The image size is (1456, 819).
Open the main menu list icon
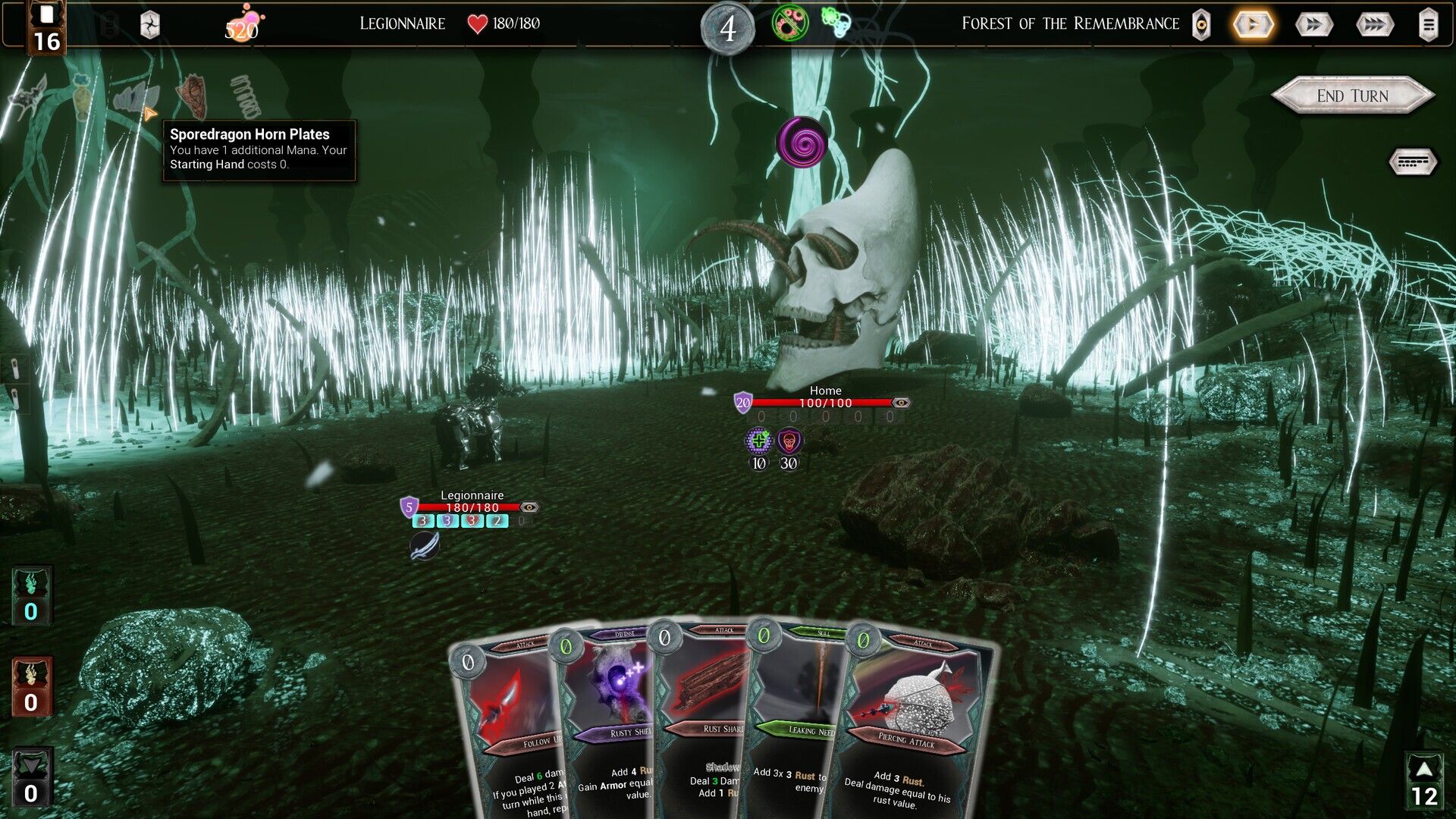pos(1428,24)
